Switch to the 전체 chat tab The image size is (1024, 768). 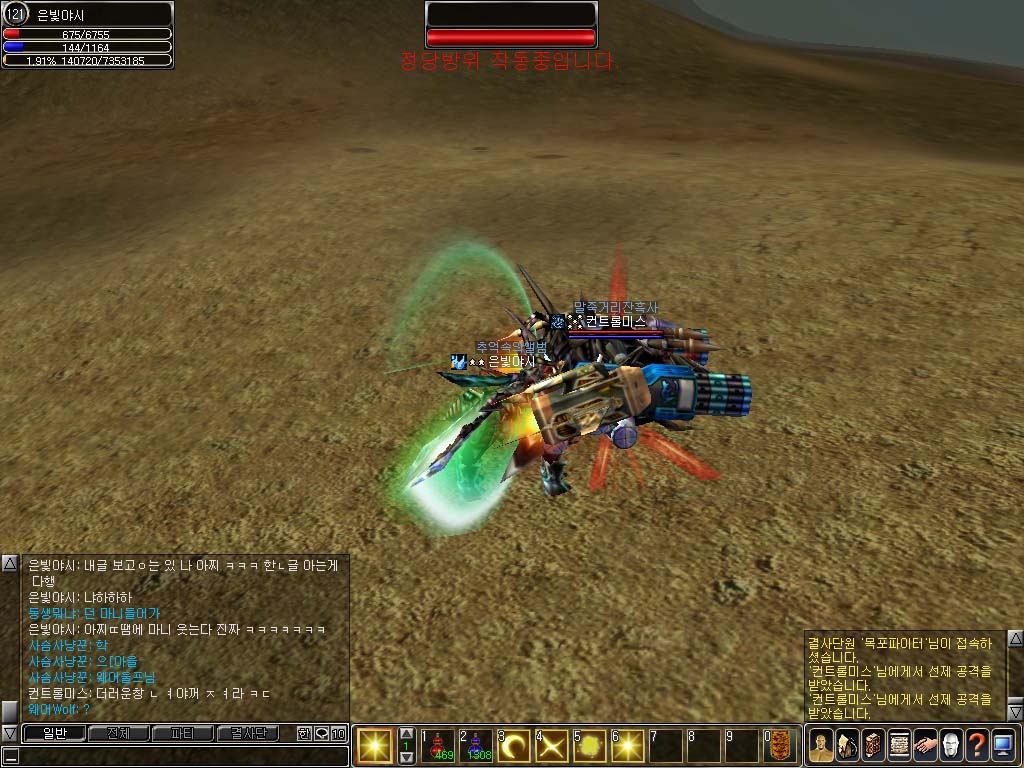118,733
